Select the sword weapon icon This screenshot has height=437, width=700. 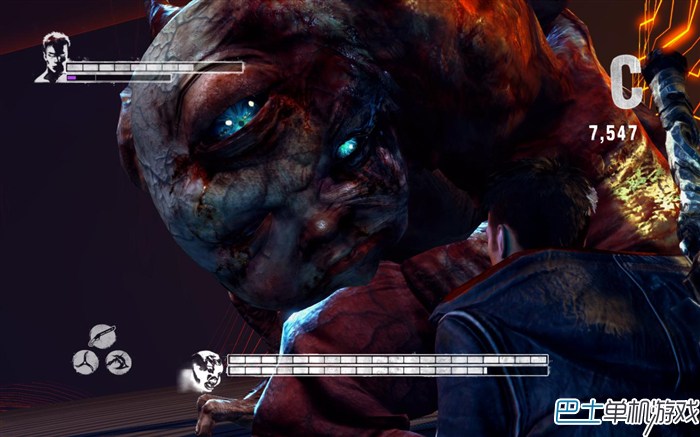tap(102, 336)
